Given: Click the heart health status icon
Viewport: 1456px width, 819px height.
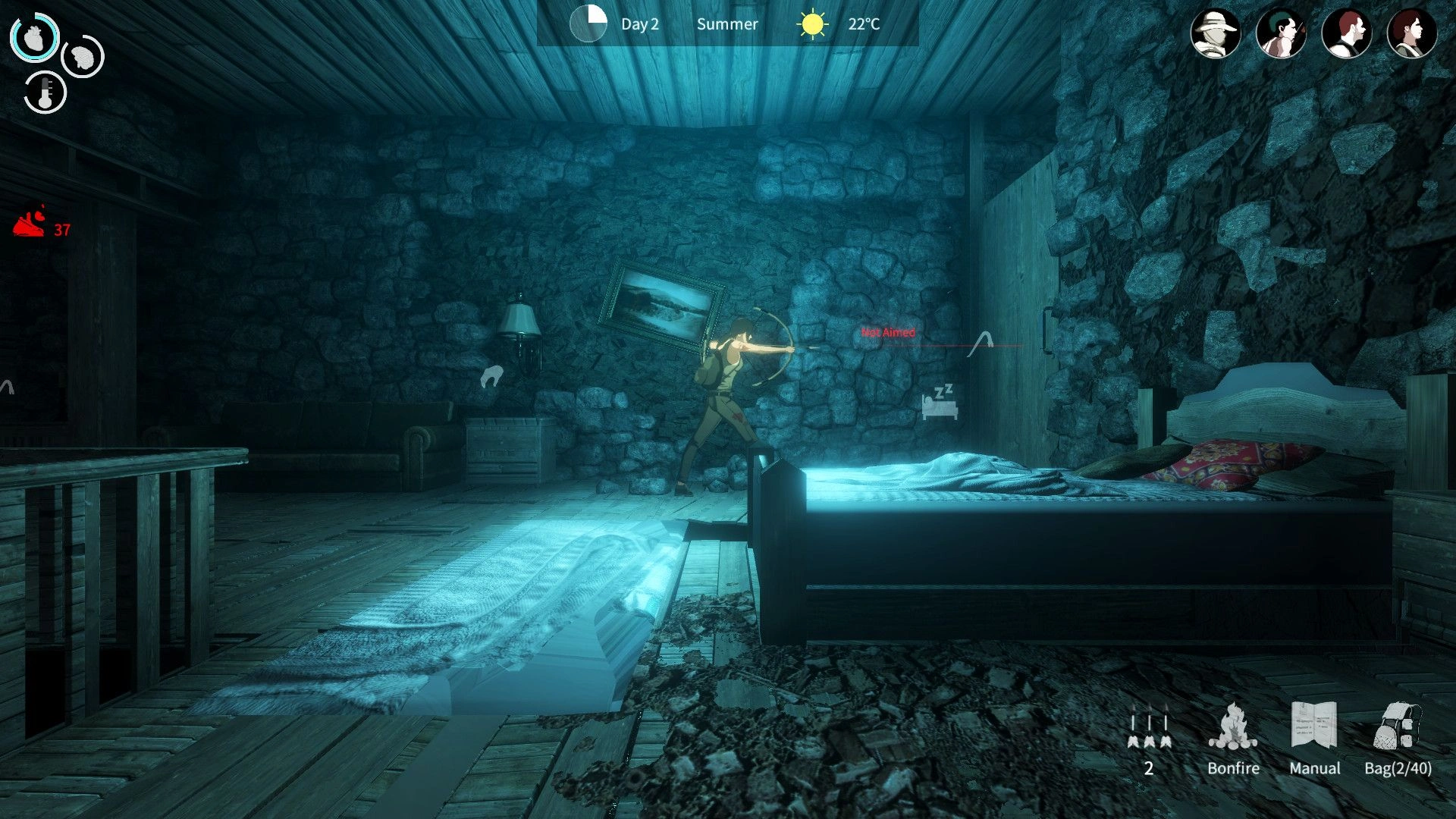Looking at the screenshot, I should pos(35,36).
